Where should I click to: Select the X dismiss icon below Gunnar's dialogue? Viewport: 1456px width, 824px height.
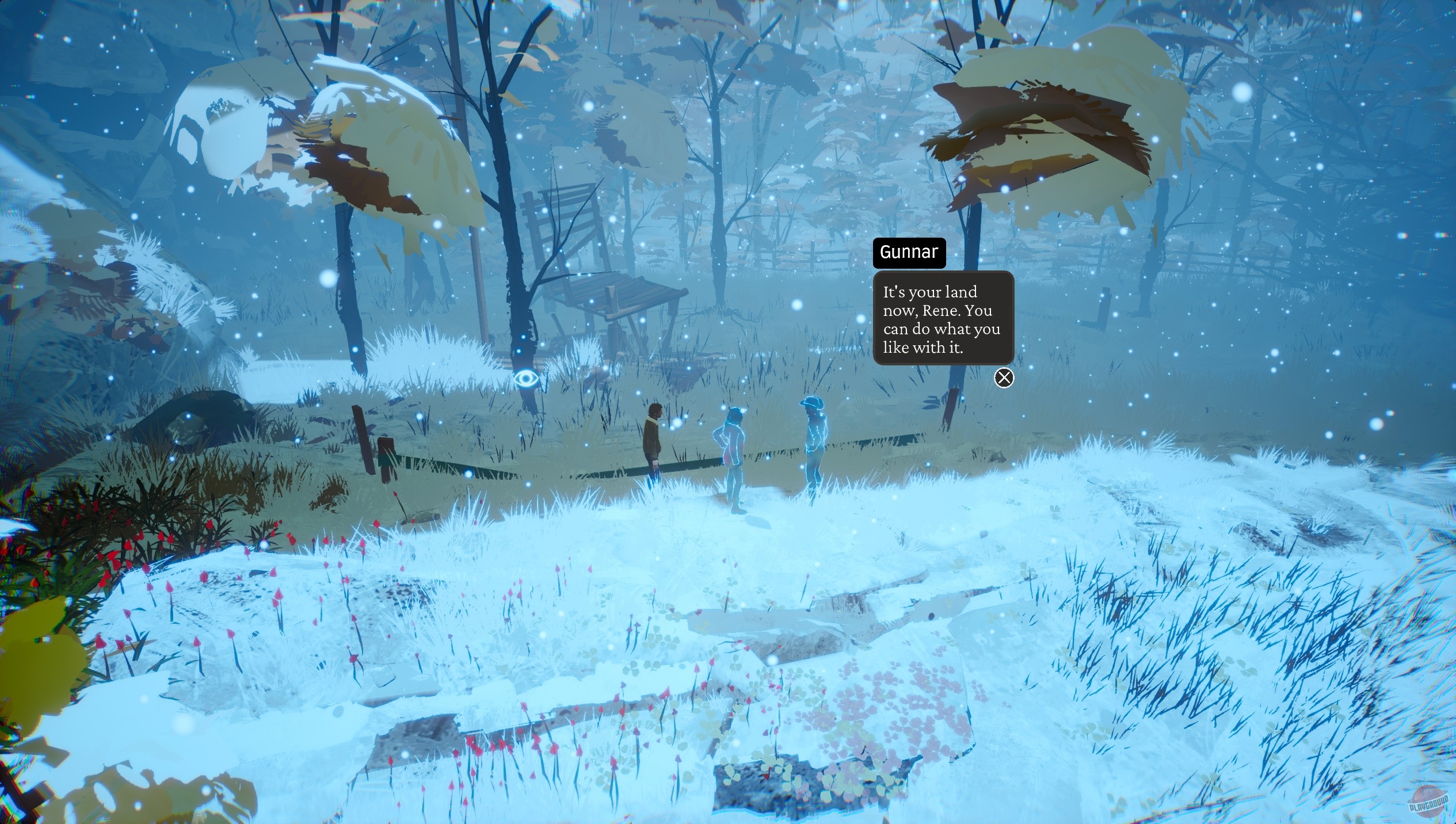click(1004, 378)
